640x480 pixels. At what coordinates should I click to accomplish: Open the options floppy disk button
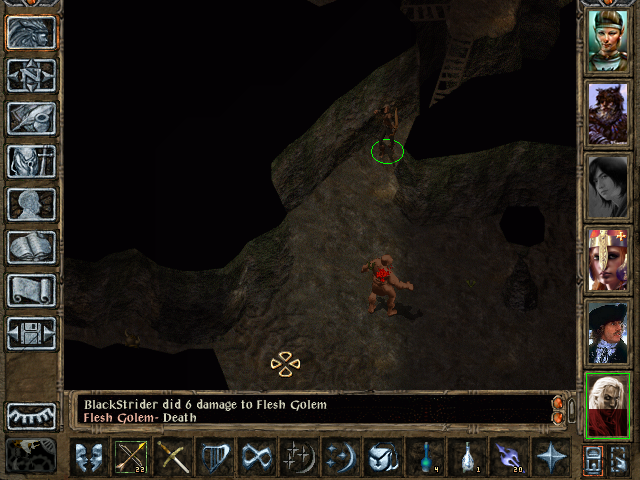31,333
